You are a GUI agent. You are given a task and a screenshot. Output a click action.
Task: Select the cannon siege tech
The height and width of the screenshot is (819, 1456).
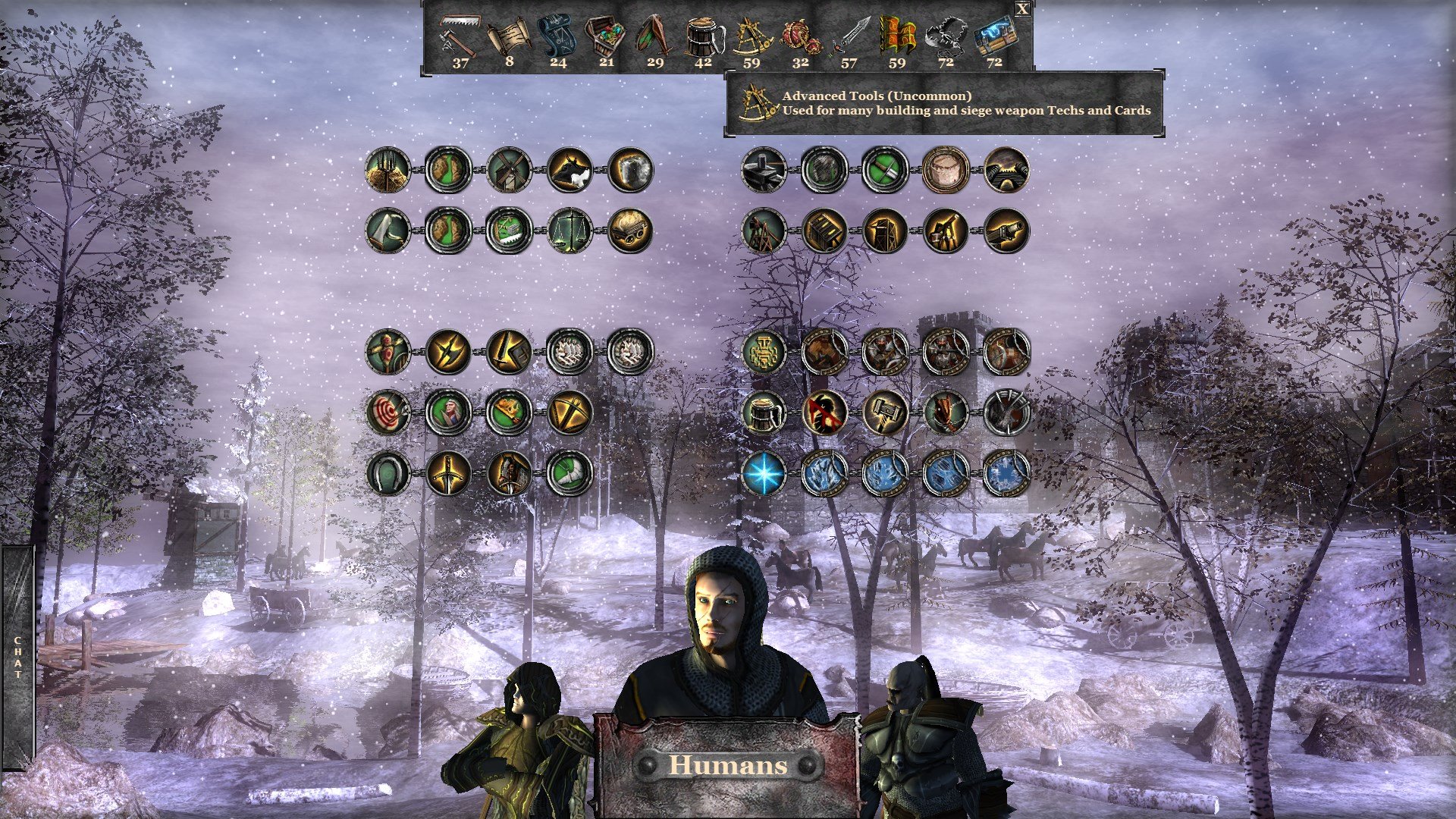pyautogui.click(x=1009, y=233)
